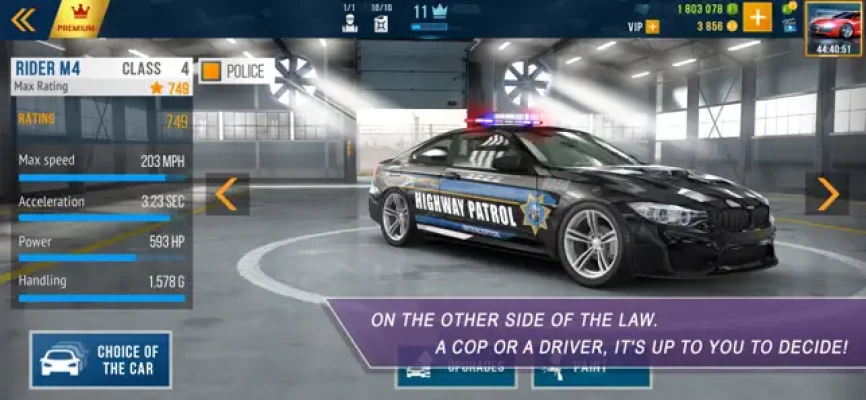This screenshot has height=400, width=866.
Task: Toggle the Police mode checkbox
Action: (x=211, y=71)
